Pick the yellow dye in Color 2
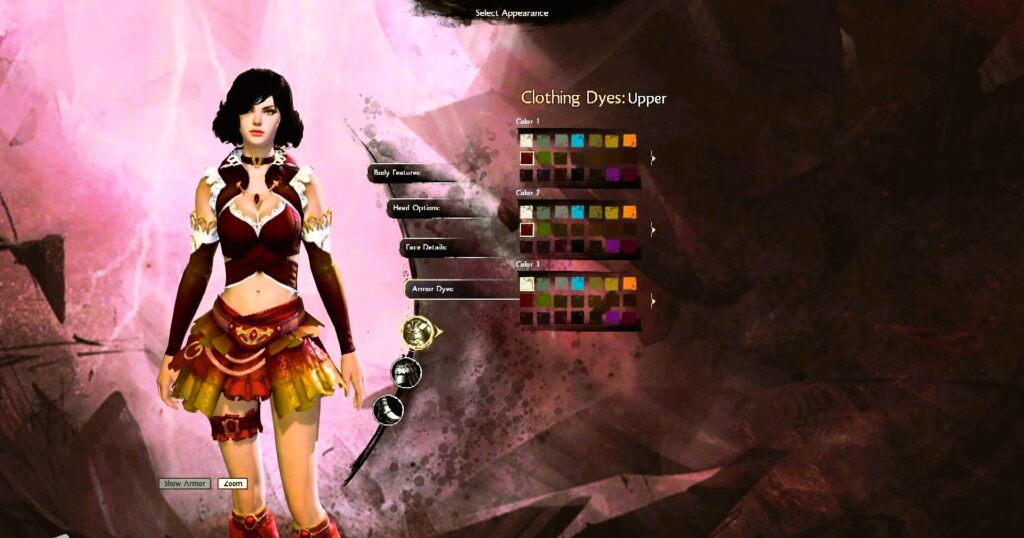The width and height of the screenshot is (1024, 538). [611, 212]
